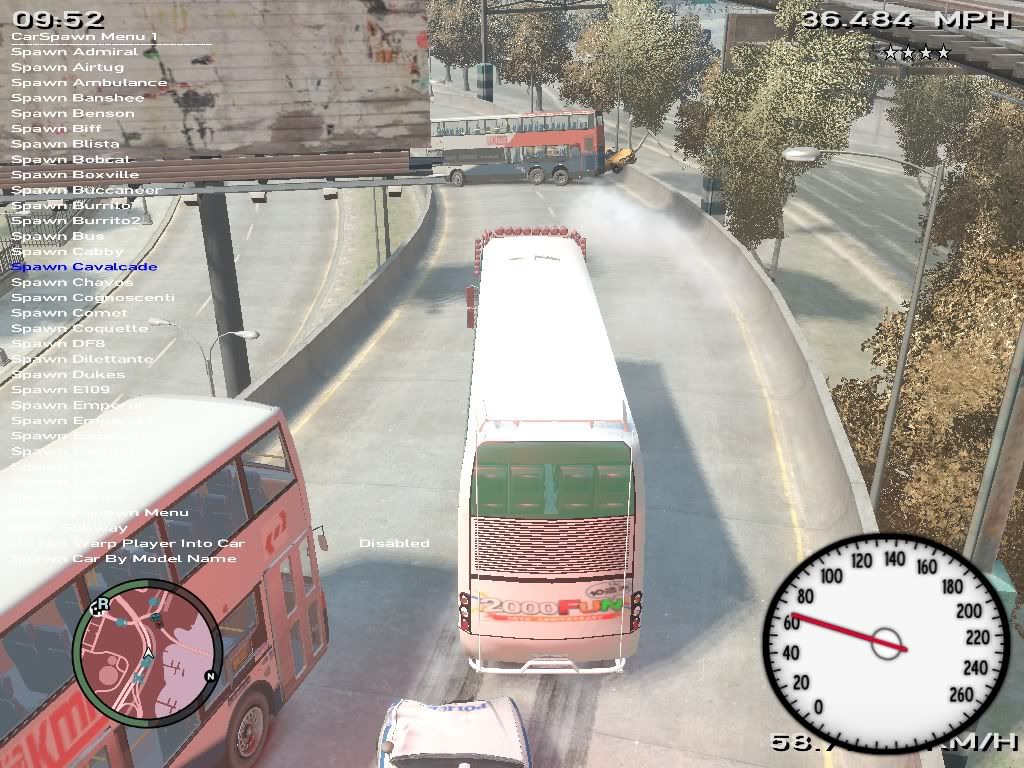1024x768 pixels.
Task: Choose Spawn Biff in the menu
Action: pos(56,129)
